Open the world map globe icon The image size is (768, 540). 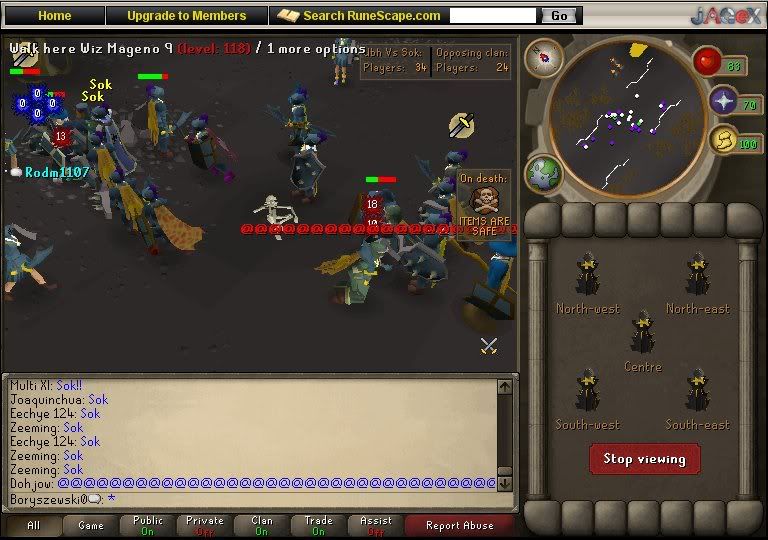tap(544, 172)
